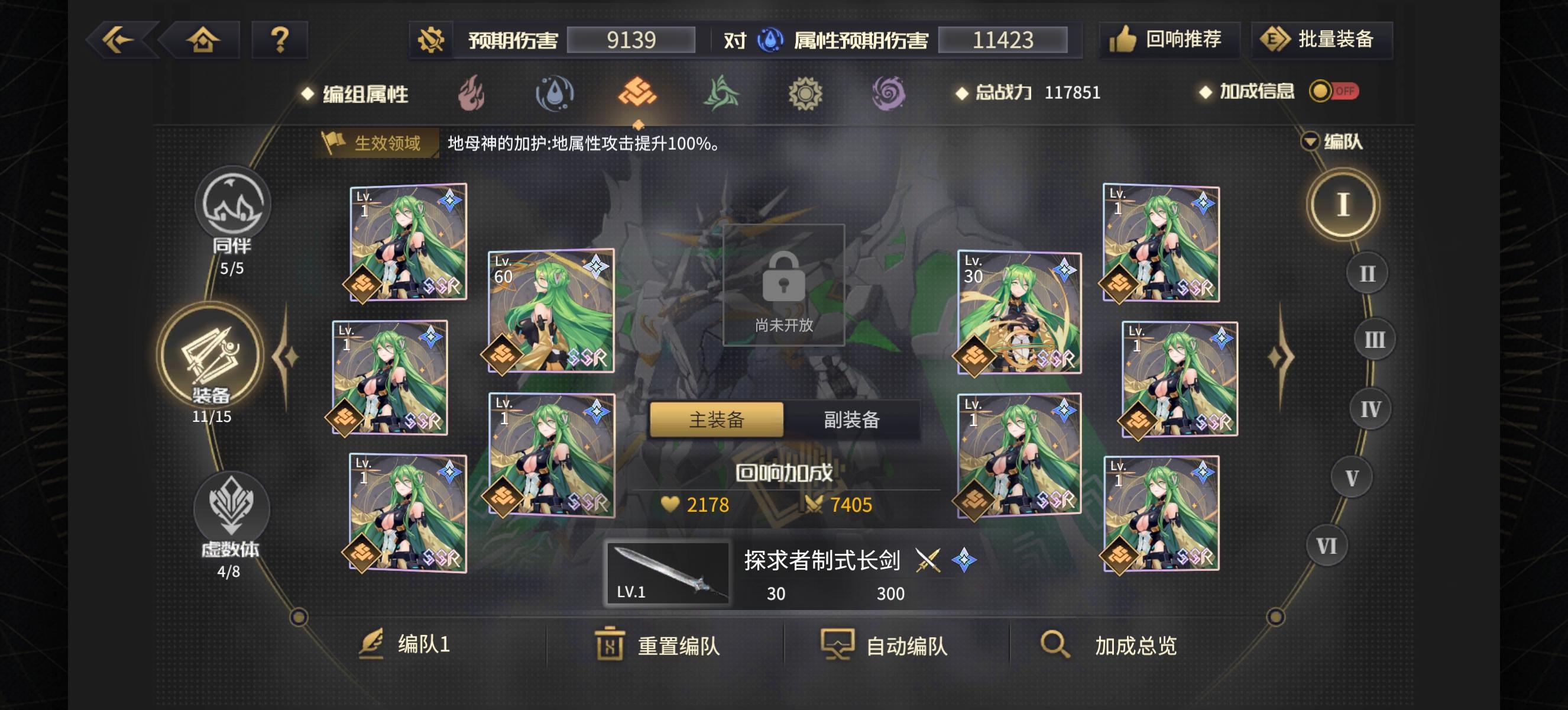Select team slot VI on the right

tap(1326, 546)
